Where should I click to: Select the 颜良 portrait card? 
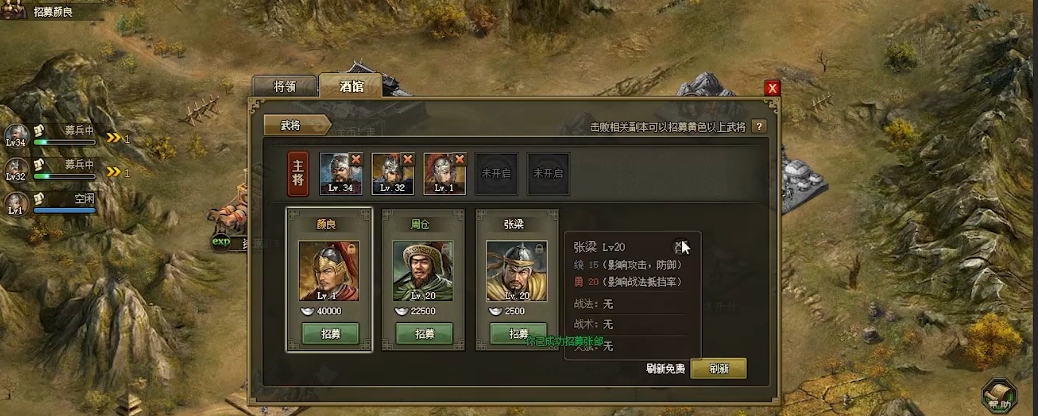330,270
